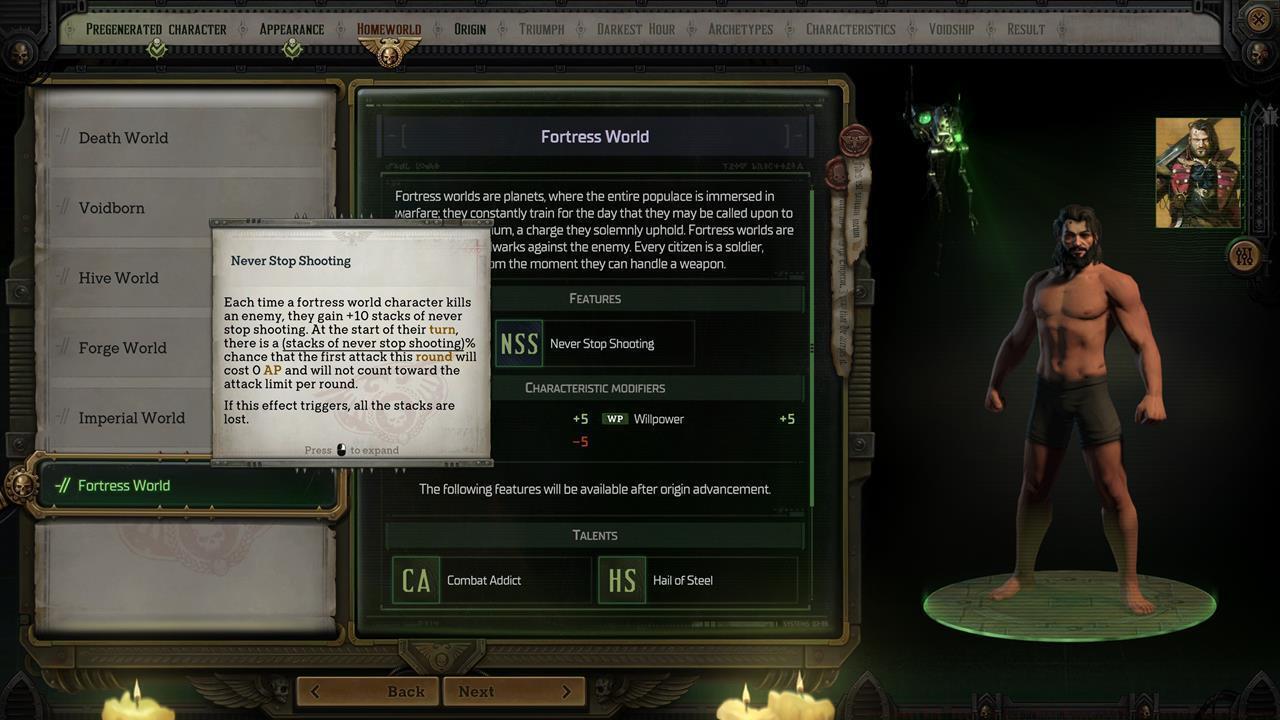Inspect the Never Stop Shooting feature

click(x=594, y=344)
